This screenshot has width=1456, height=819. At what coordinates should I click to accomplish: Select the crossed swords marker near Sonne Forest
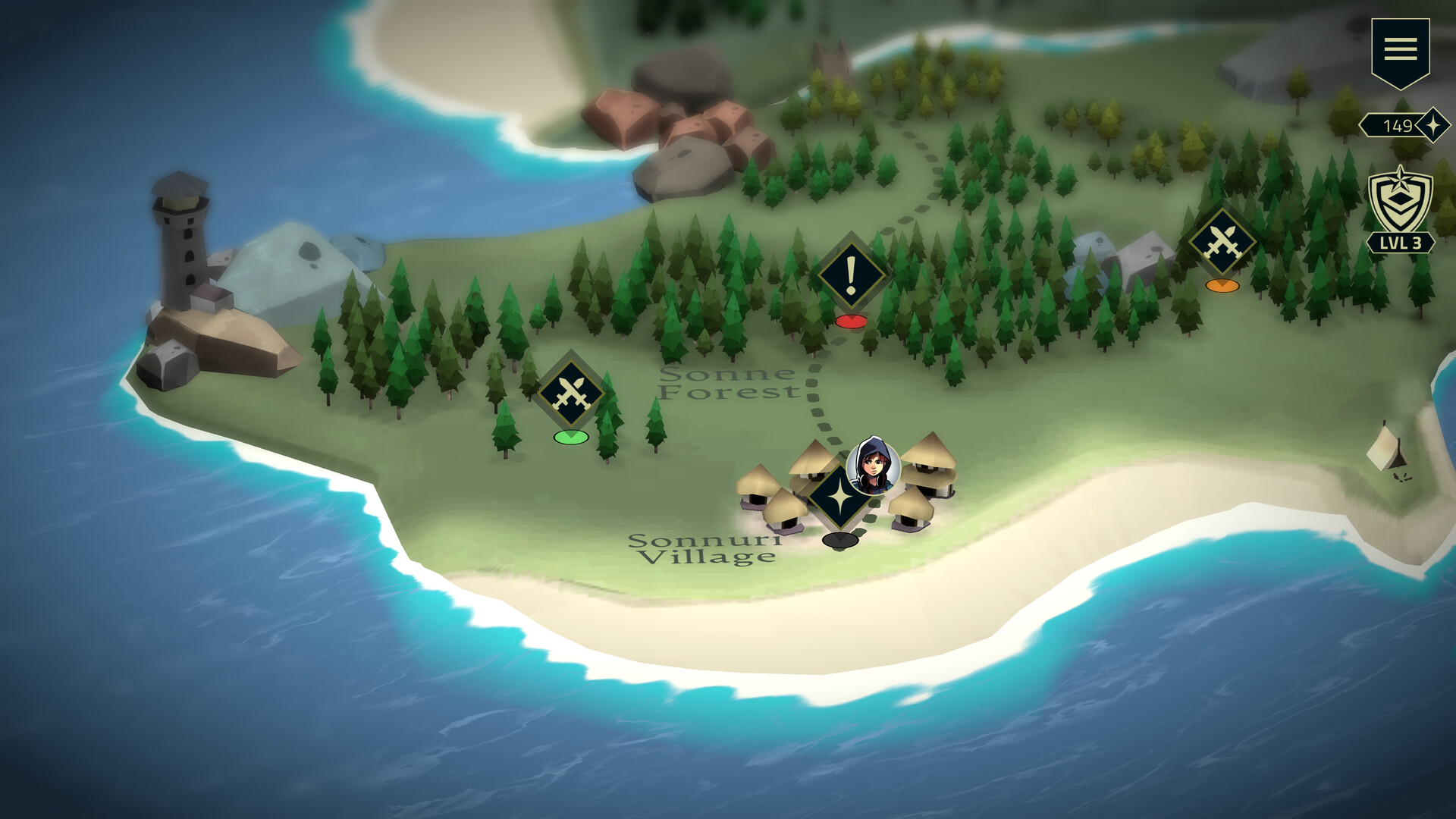[x=570, y=391]
